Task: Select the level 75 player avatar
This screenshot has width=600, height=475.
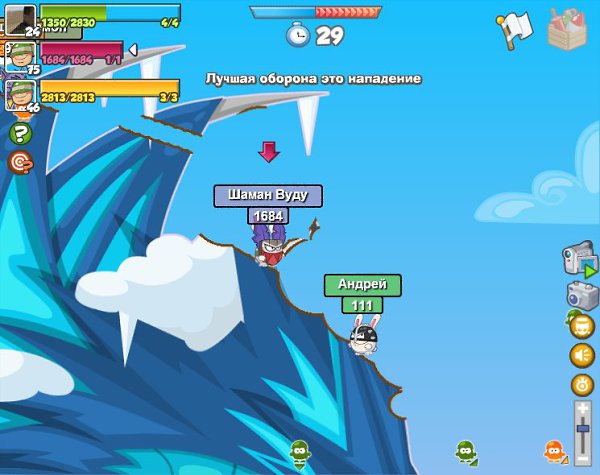Action: tap(20, 56)
